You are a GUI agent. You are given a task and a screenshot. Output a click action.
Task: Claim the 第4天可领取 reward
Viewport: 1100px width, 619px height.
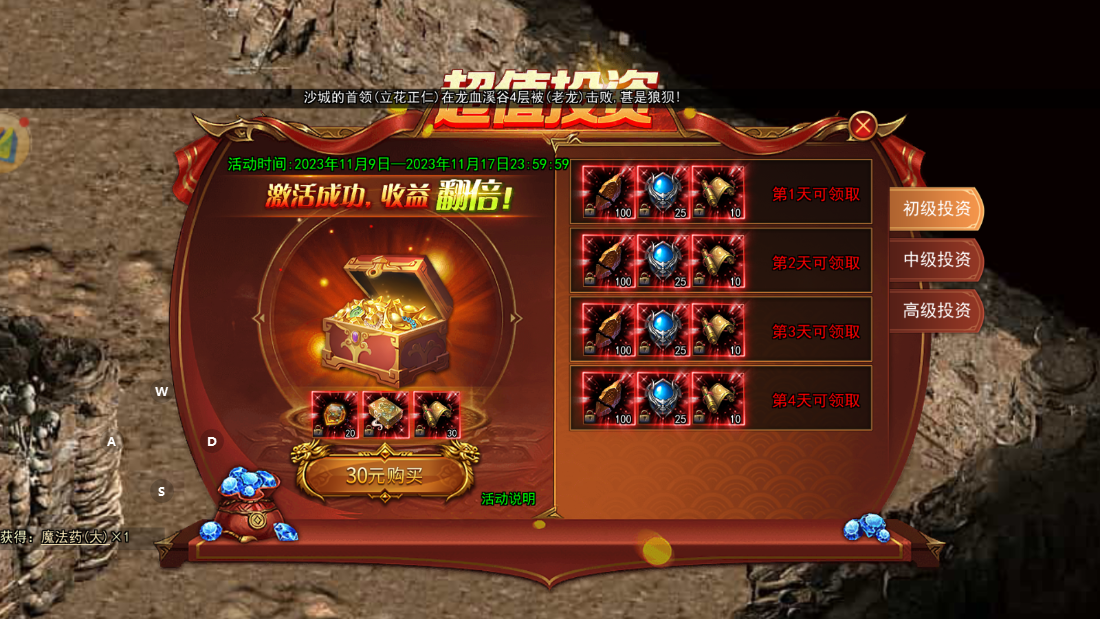coord(816,400)
